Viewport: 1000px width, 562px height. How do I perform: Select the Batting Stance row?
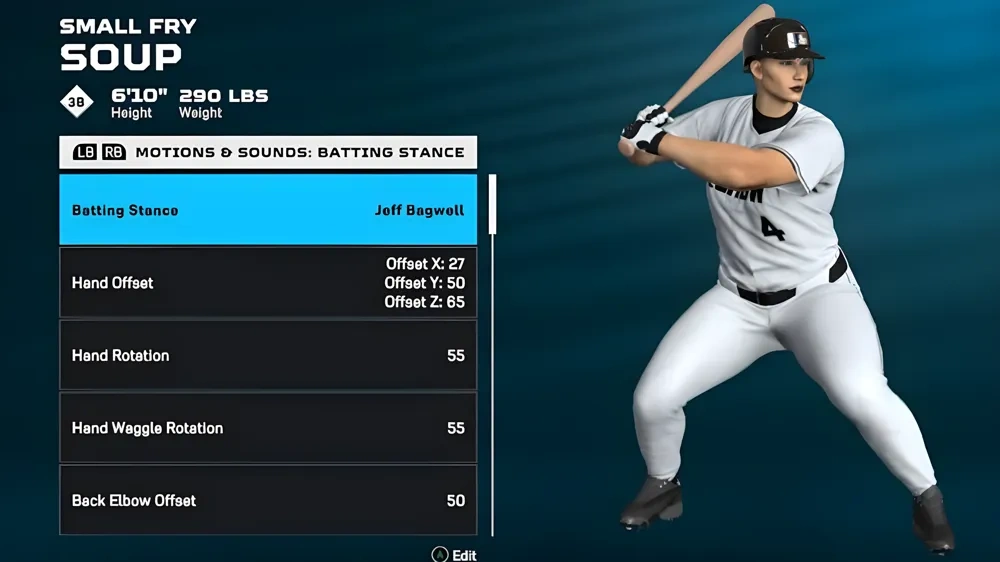tap(268, 210)
